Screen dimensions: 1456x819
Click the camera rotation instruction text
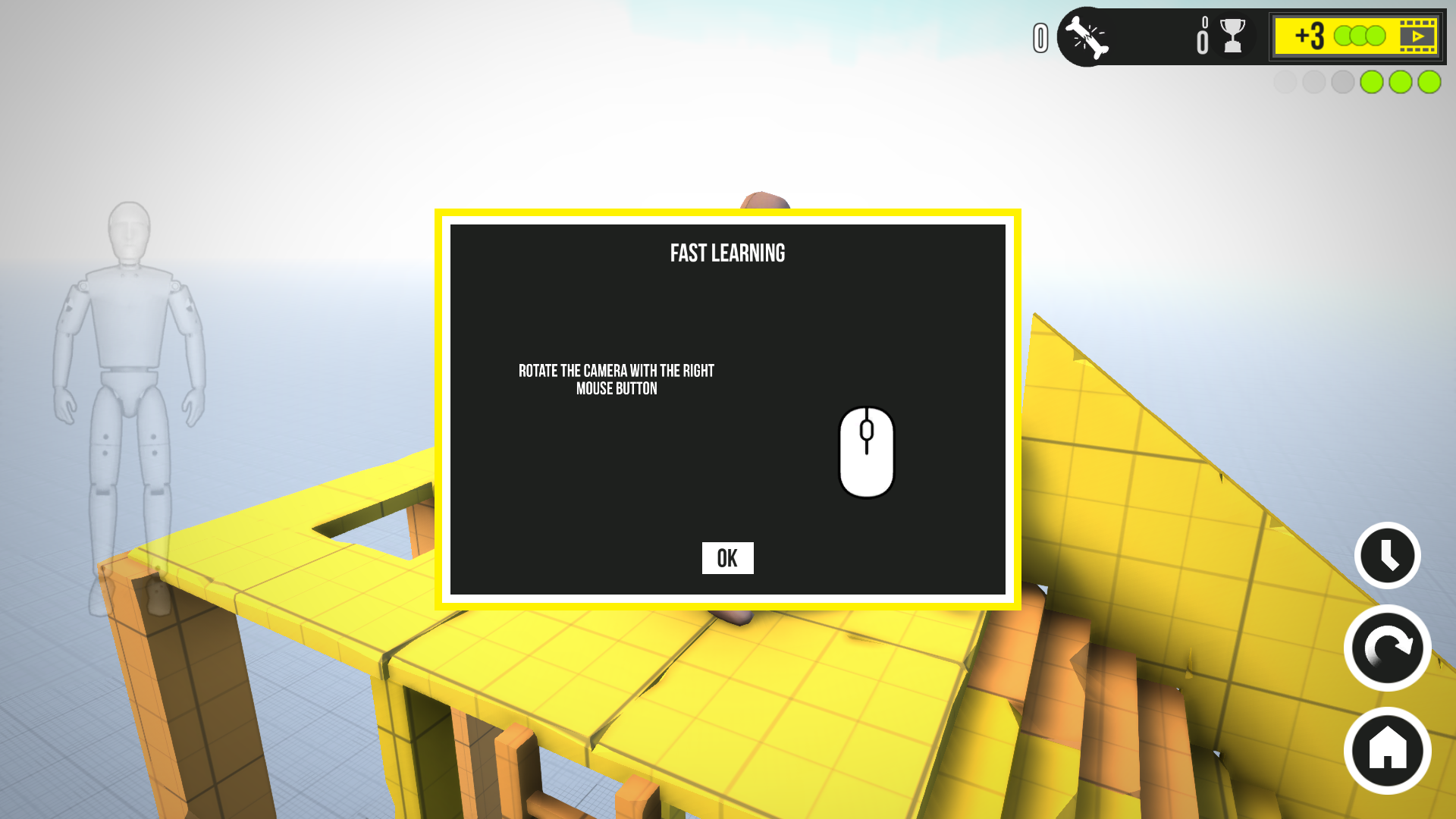(x=614, y=379)
